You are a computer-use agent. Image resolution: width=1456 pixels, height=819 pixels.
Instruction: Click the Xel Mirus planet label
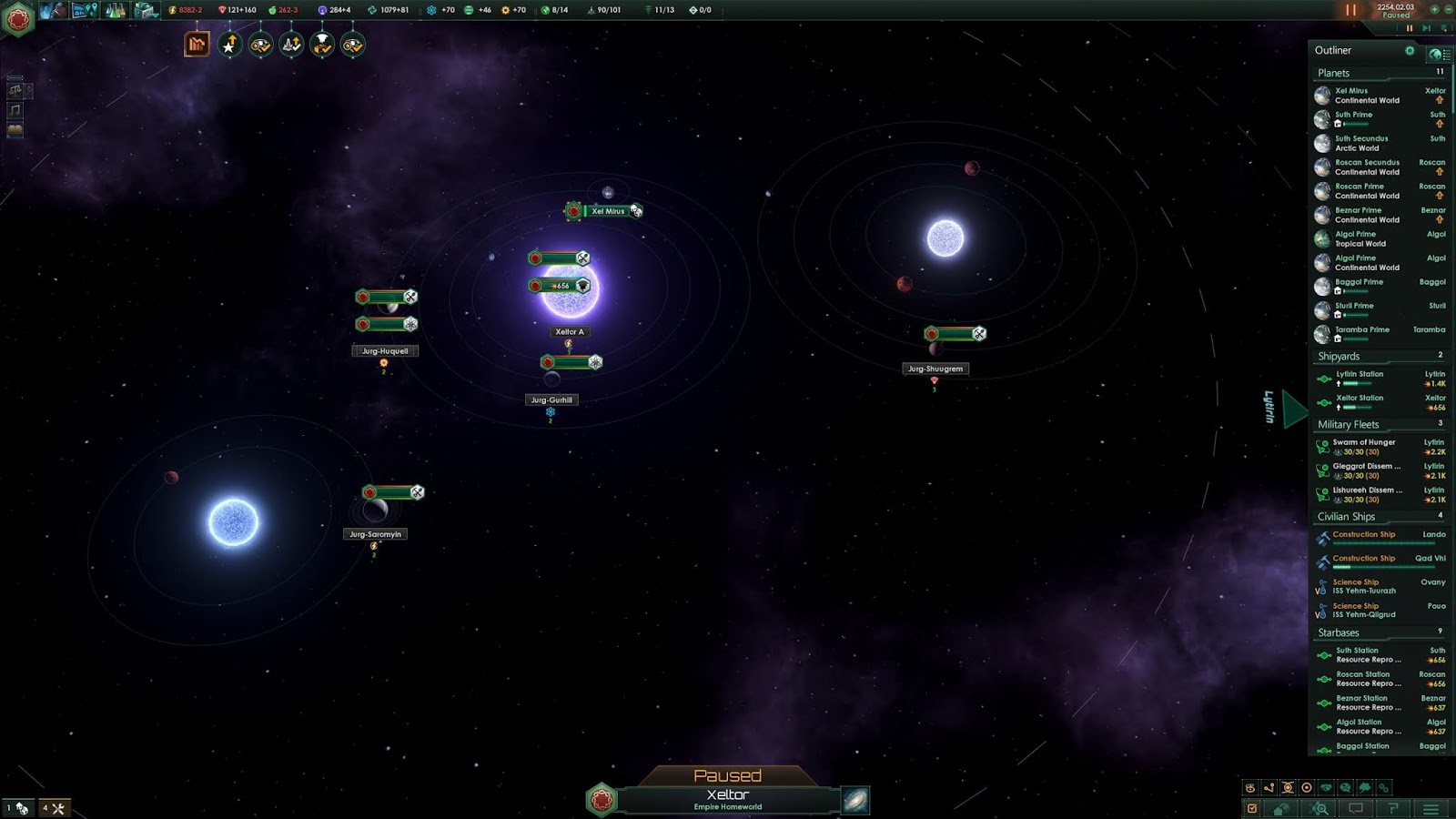tap(608, 211)
